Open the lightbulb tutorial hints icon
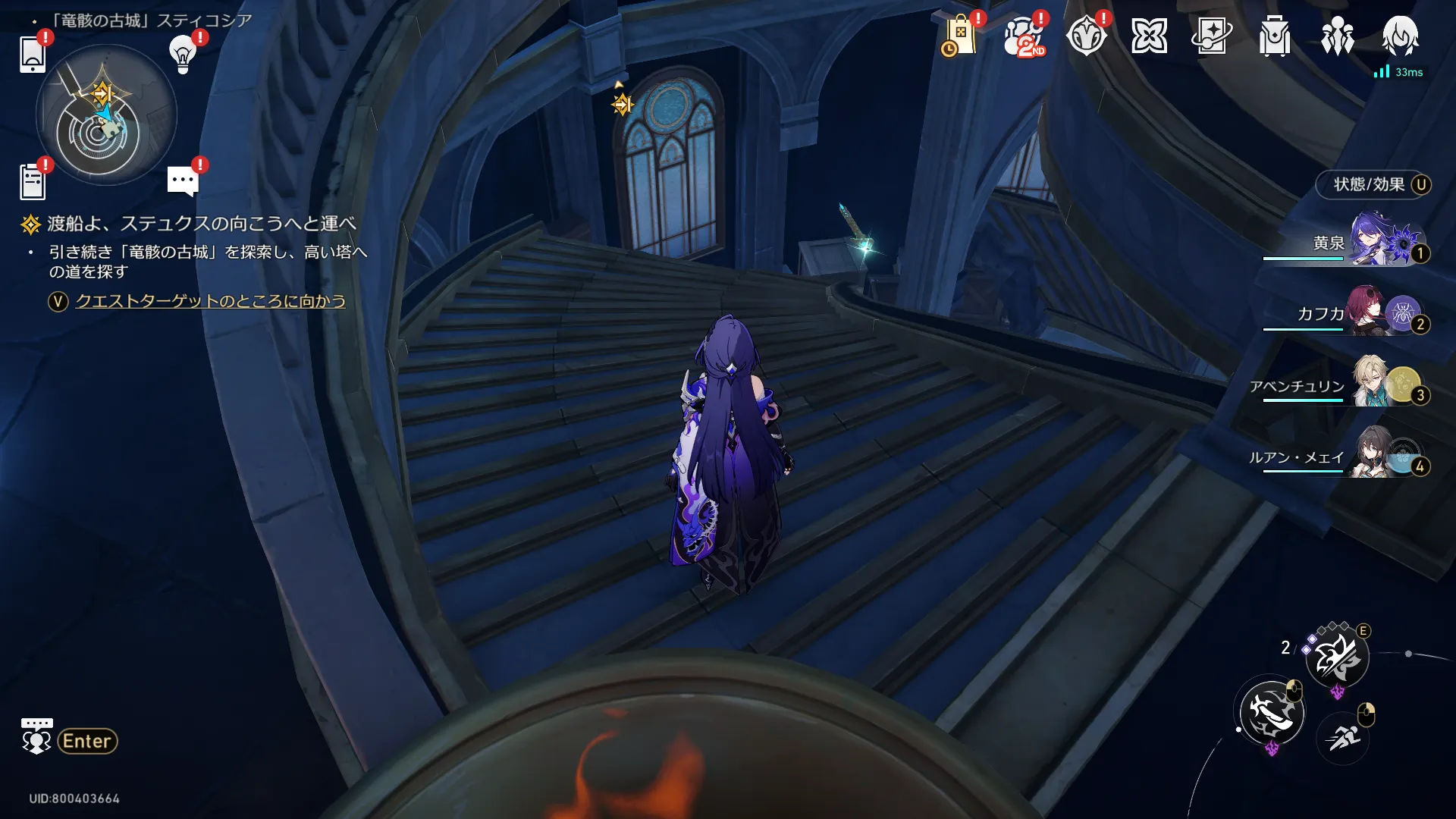Image resolution: width=1456 pixels, height=819 pixels. coord(183,54)
